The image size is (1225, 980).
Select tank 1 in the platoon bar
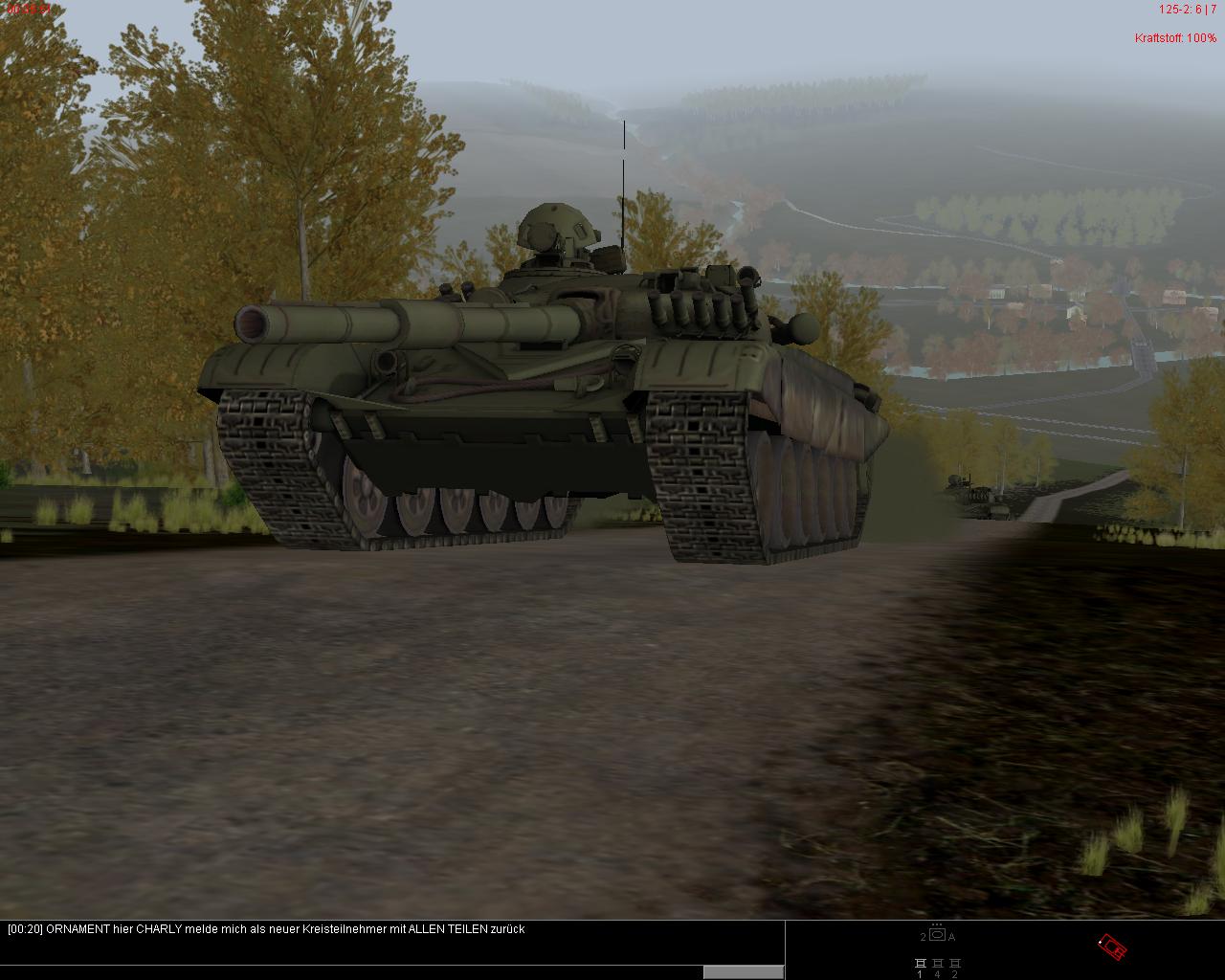coord(920,964)
